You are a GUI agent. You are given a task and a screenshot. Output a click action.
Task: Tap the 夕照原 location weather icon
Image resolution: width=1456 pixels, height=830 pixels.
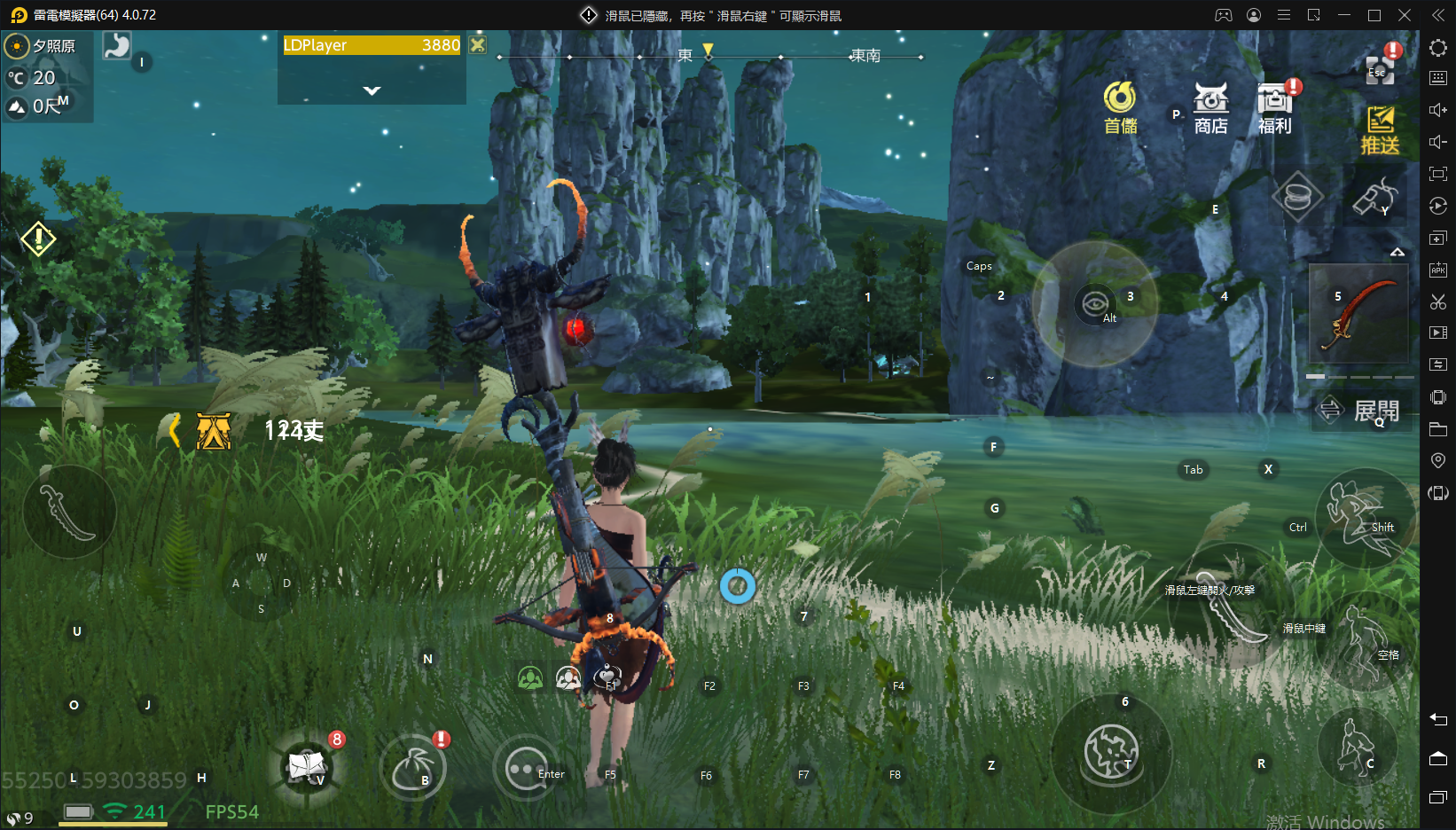click(x=17, y=46)
